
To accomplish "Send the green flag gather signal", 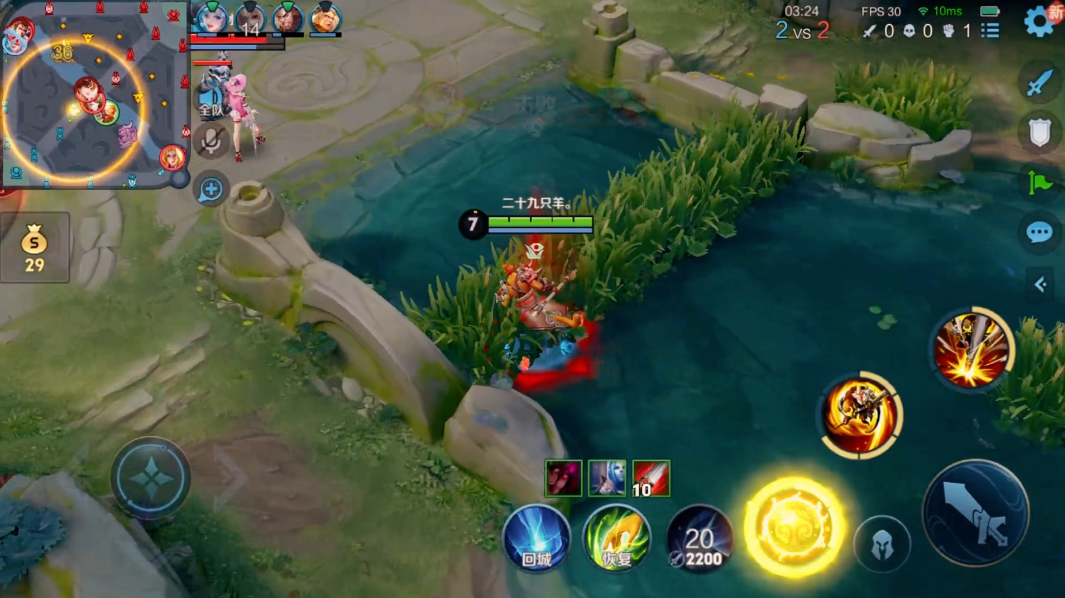I will 1040,182.
